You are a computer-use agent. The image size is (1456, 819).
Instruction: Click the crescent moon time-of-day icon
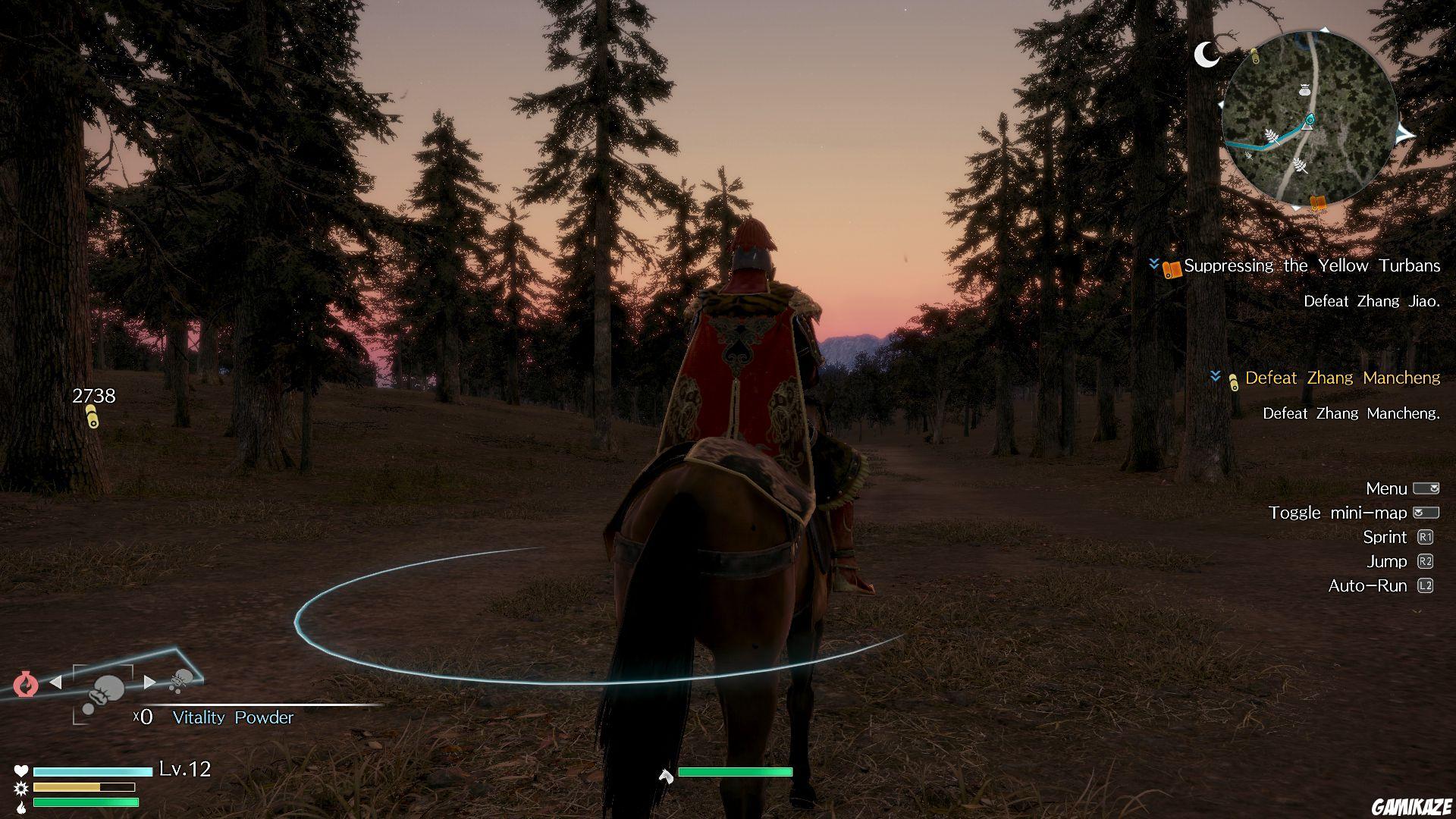coord(1207,55)
